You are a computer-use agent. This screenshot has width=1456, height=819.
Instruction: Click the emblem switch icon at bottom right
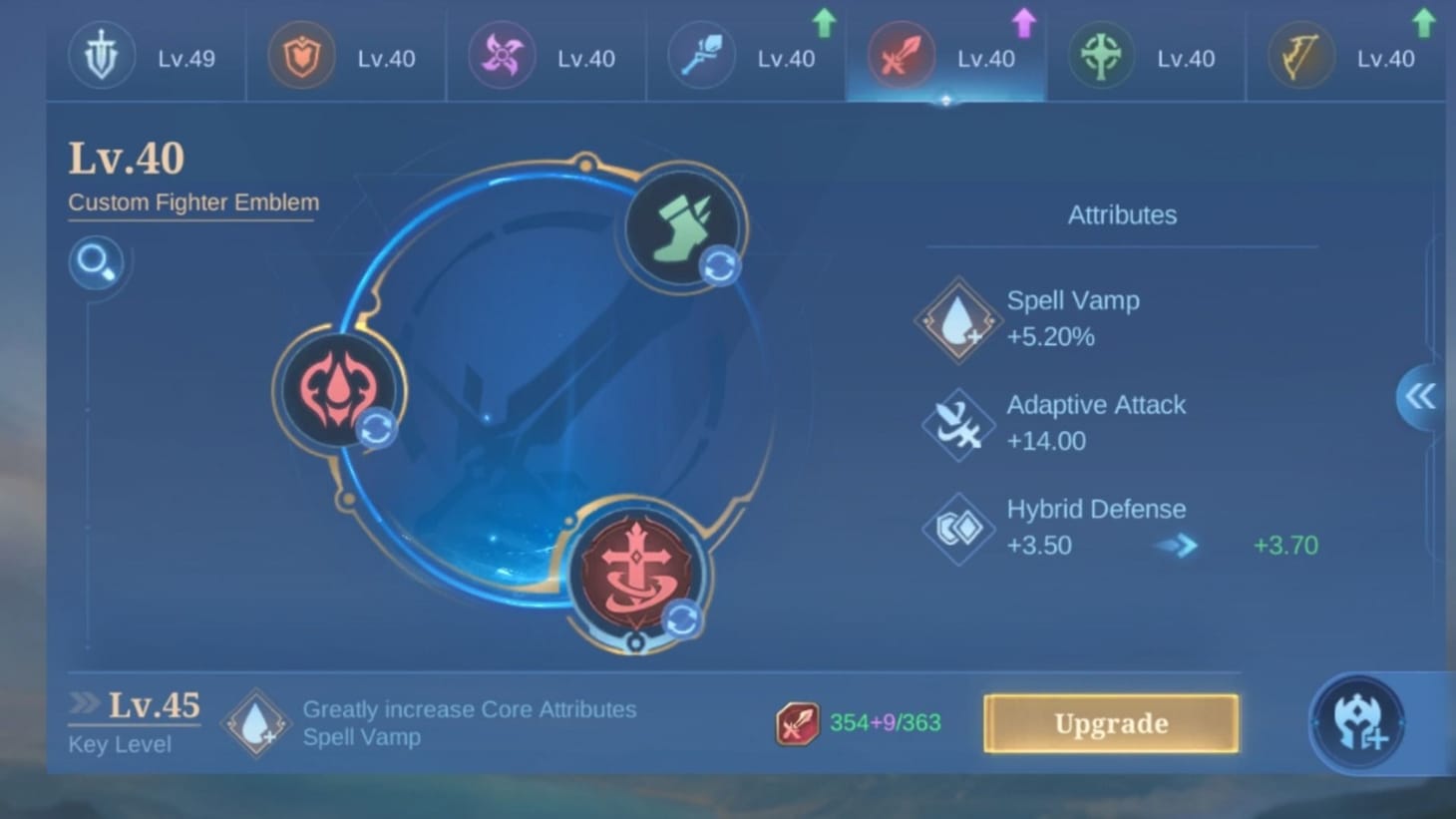click(x=1357, y=722)
